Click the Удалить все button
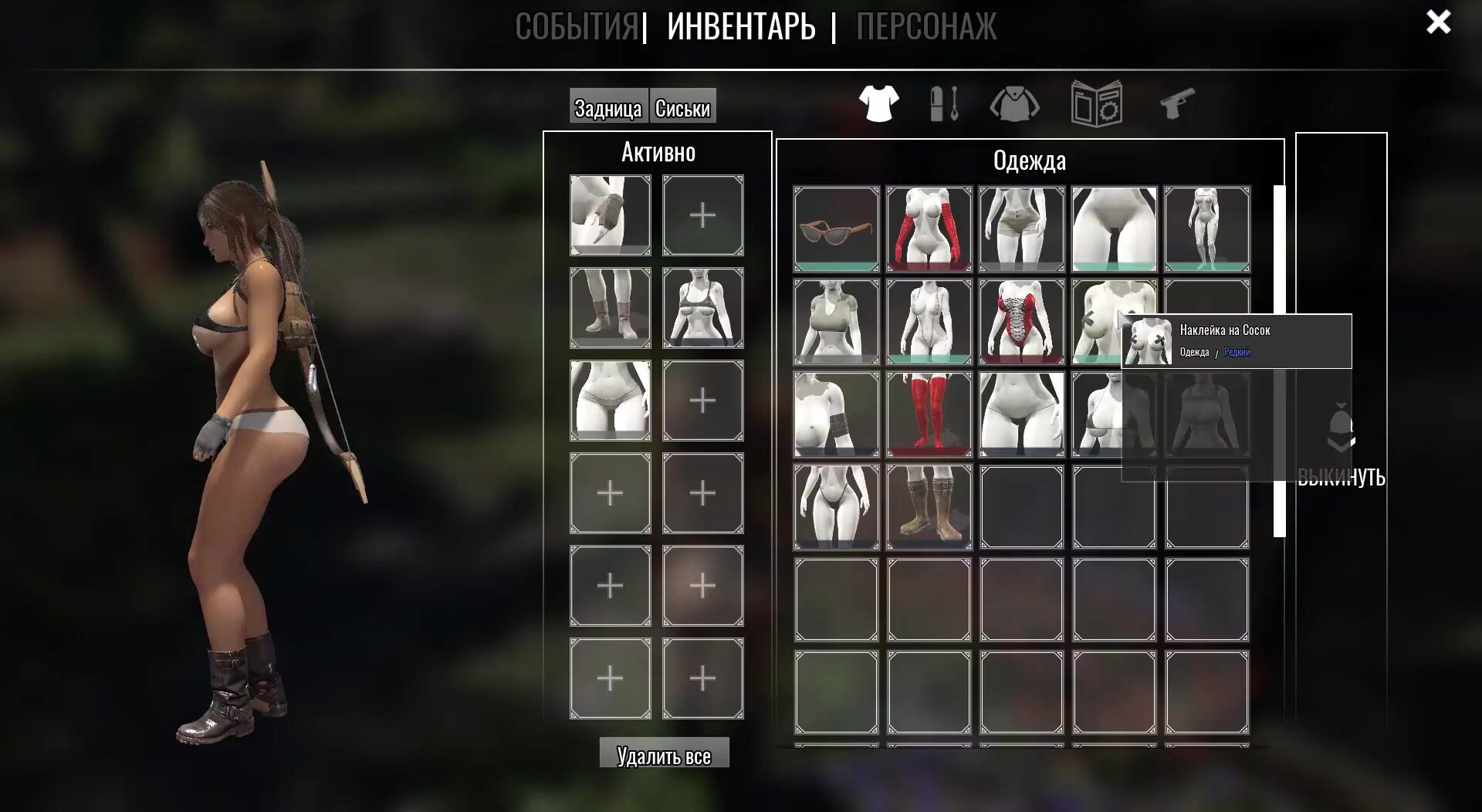This screenshot has width=1482, height=812. tap(664, 754)
